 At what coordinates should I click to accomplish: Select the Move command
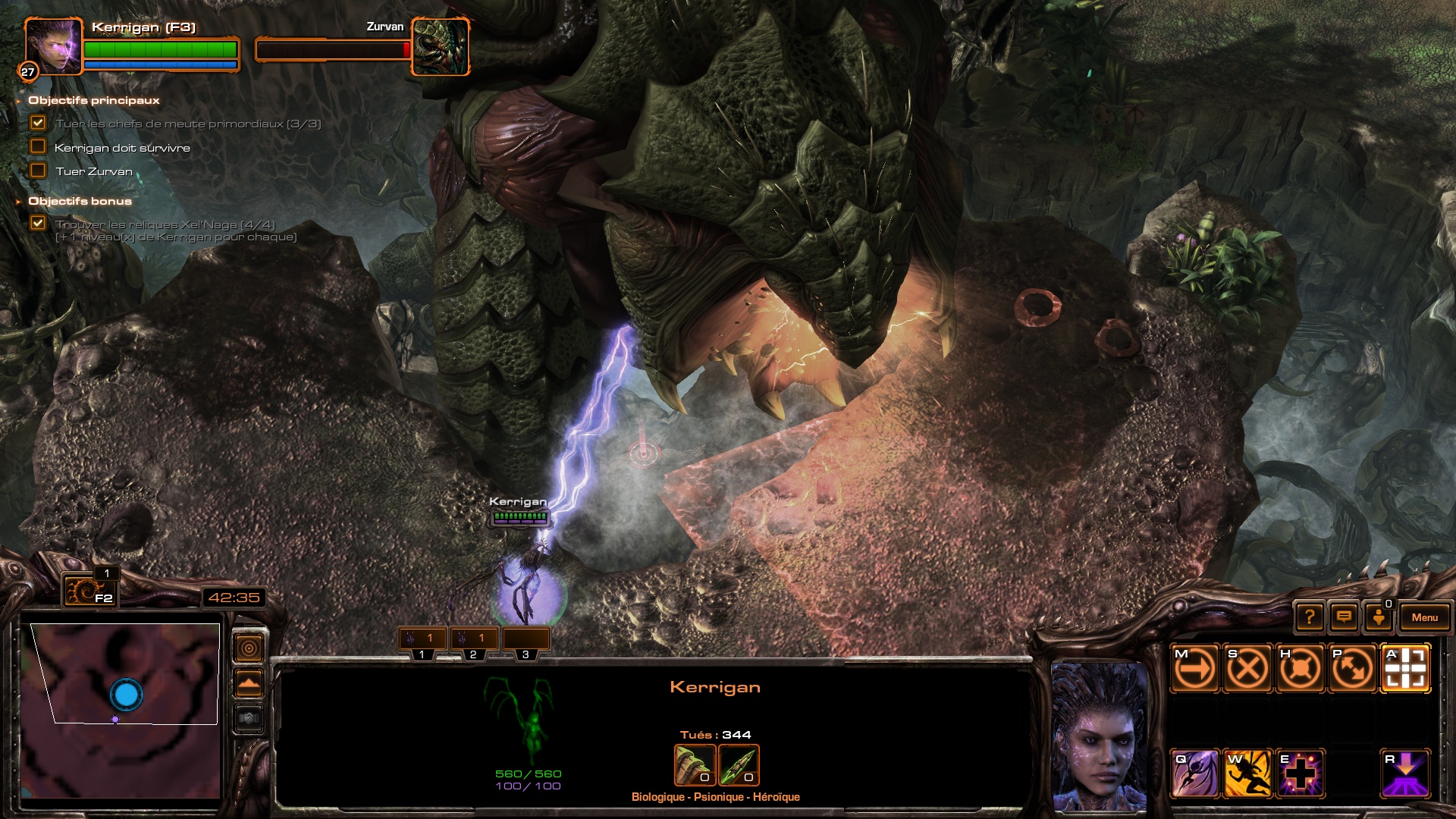coord(1194,669)
